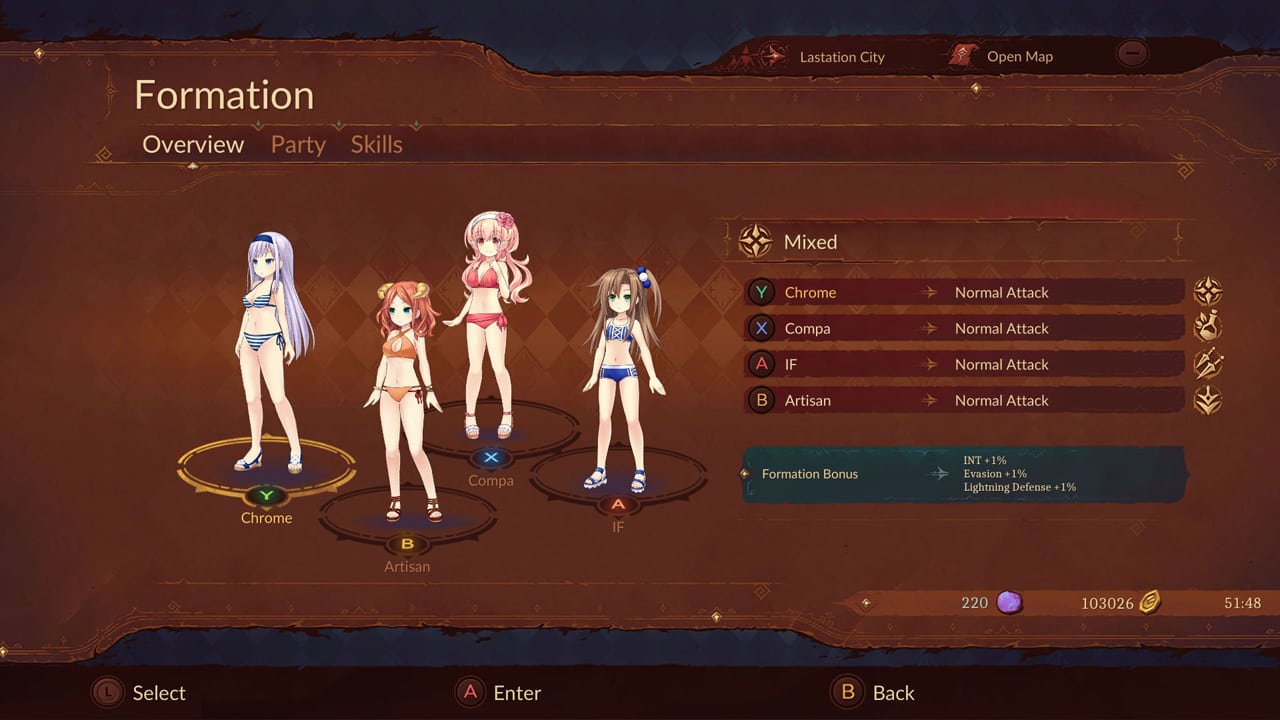The width and height of the screenshot is (1280, 720).
Task: Open IF's Normal Attack action dropdown
Action: (x=1002, y=364)
